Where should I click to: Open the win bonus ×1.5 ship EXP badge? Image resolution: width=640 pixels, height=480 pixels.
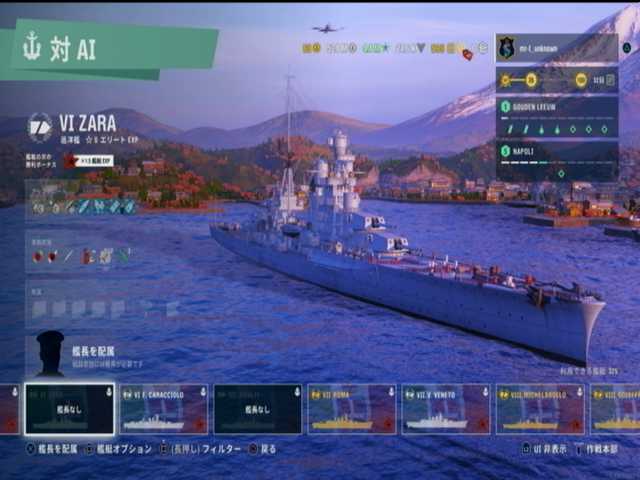point(88,161)
